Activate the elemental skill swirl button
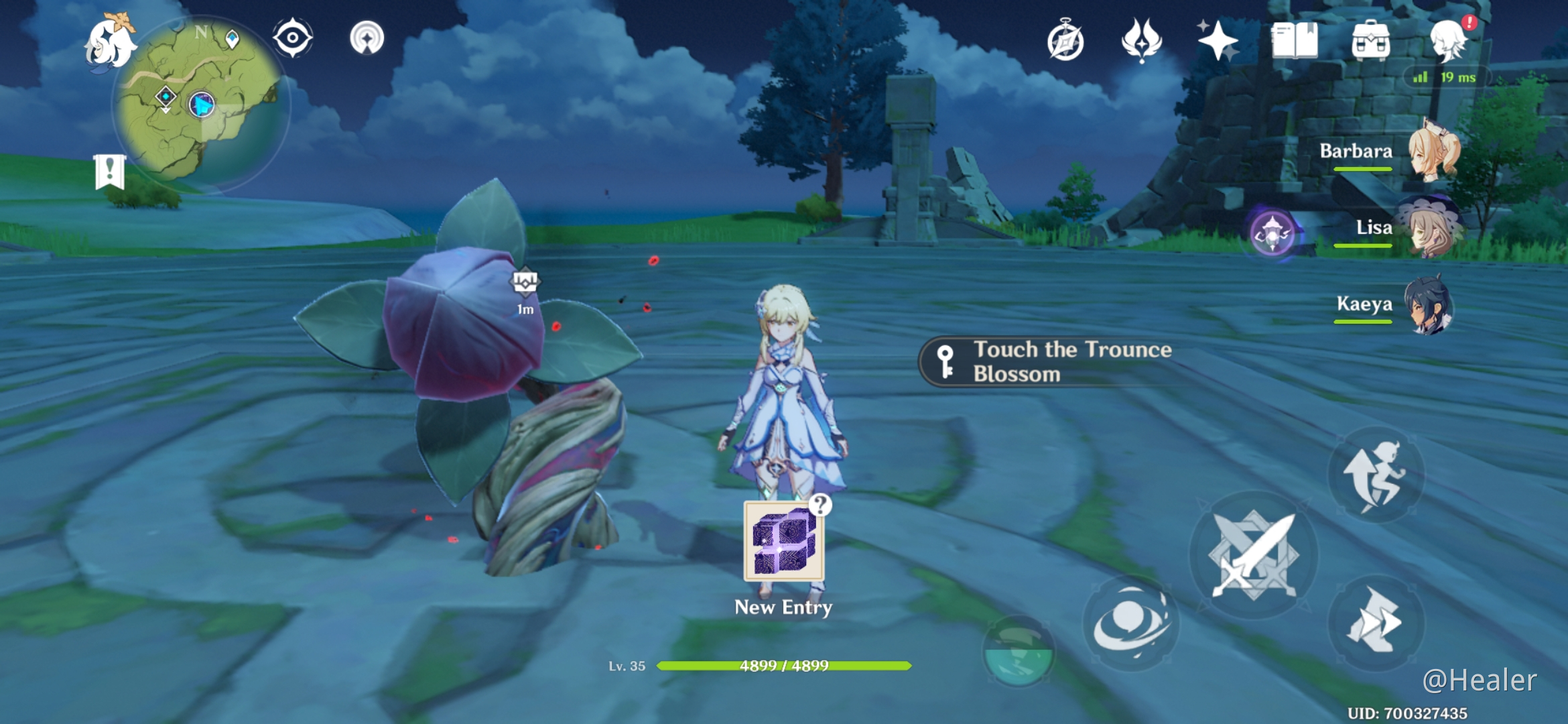Image resolution: width=1568 pixels, height=724 pixels. 1131,623
